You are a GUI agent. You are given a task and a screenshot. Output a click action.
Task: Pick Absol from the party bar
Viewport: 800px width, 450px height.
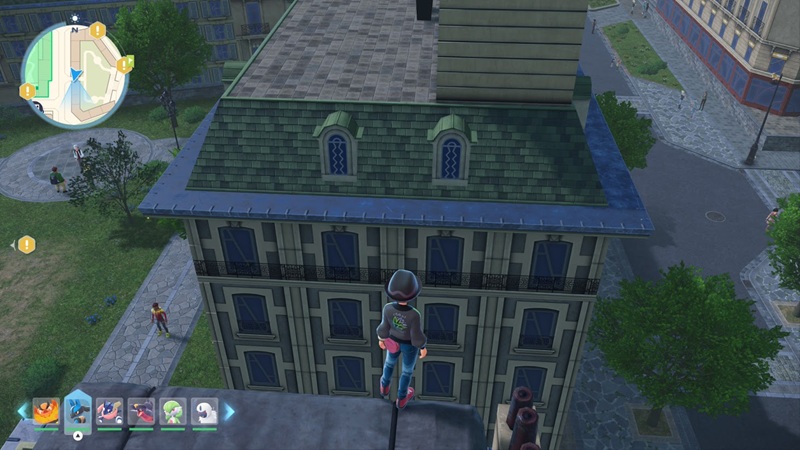point(203,411)
